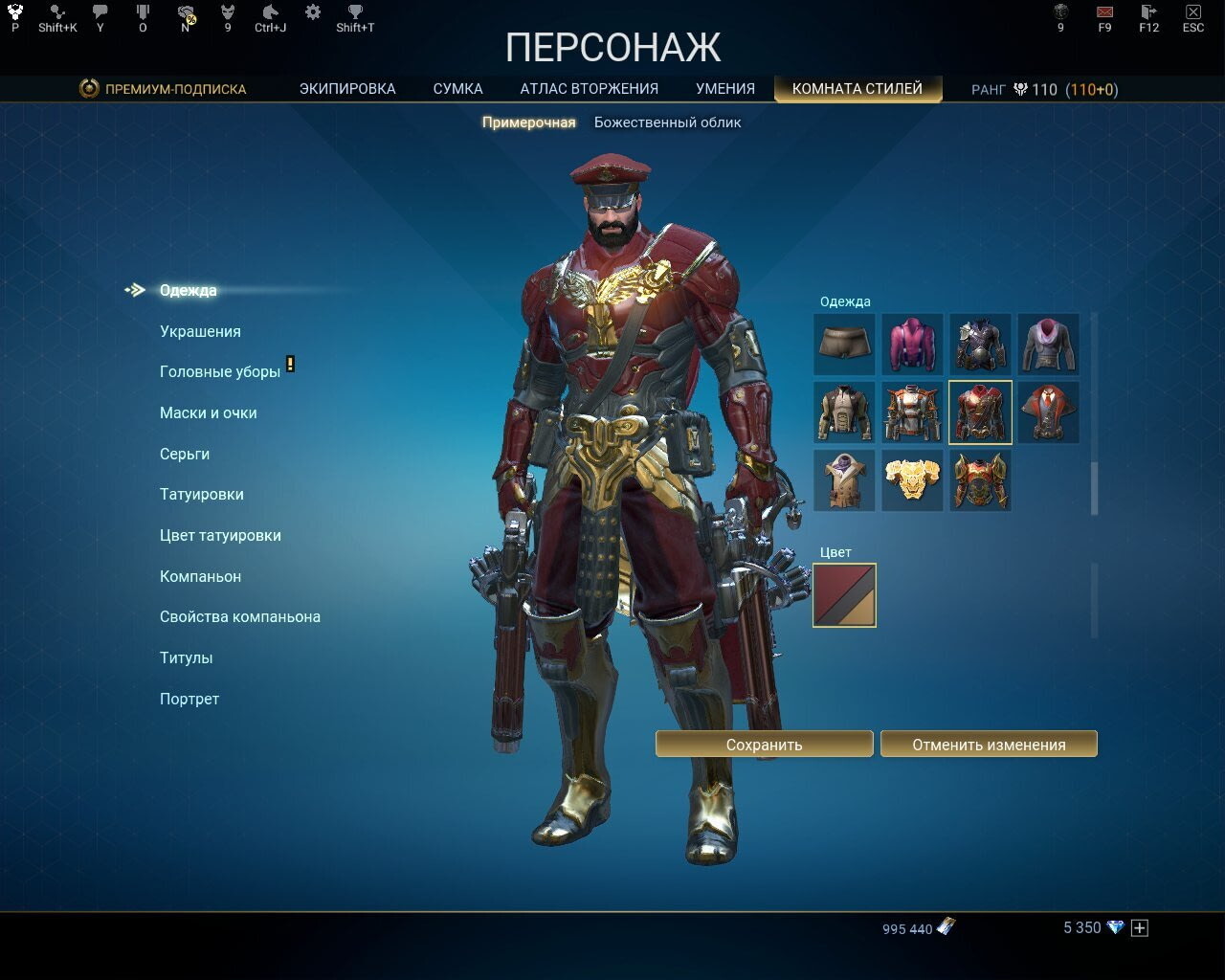Open the character icon (P)
Screen dimensions: 1225x980
point(14,13)
